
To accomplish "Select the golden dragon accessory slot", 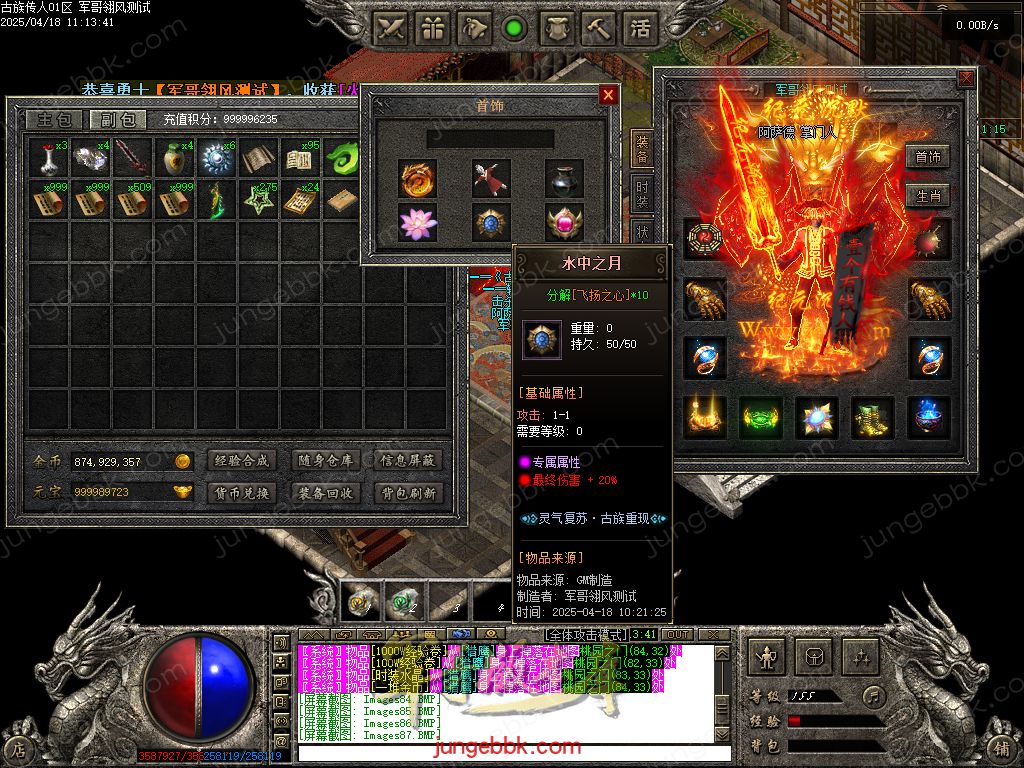I will 418,178.
